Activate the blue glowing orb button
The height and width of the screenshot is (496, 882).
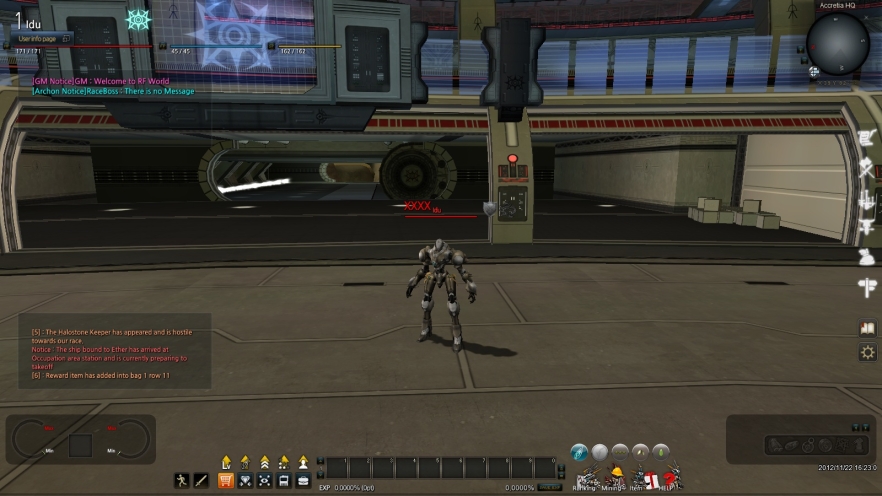[x=580, y=452]
